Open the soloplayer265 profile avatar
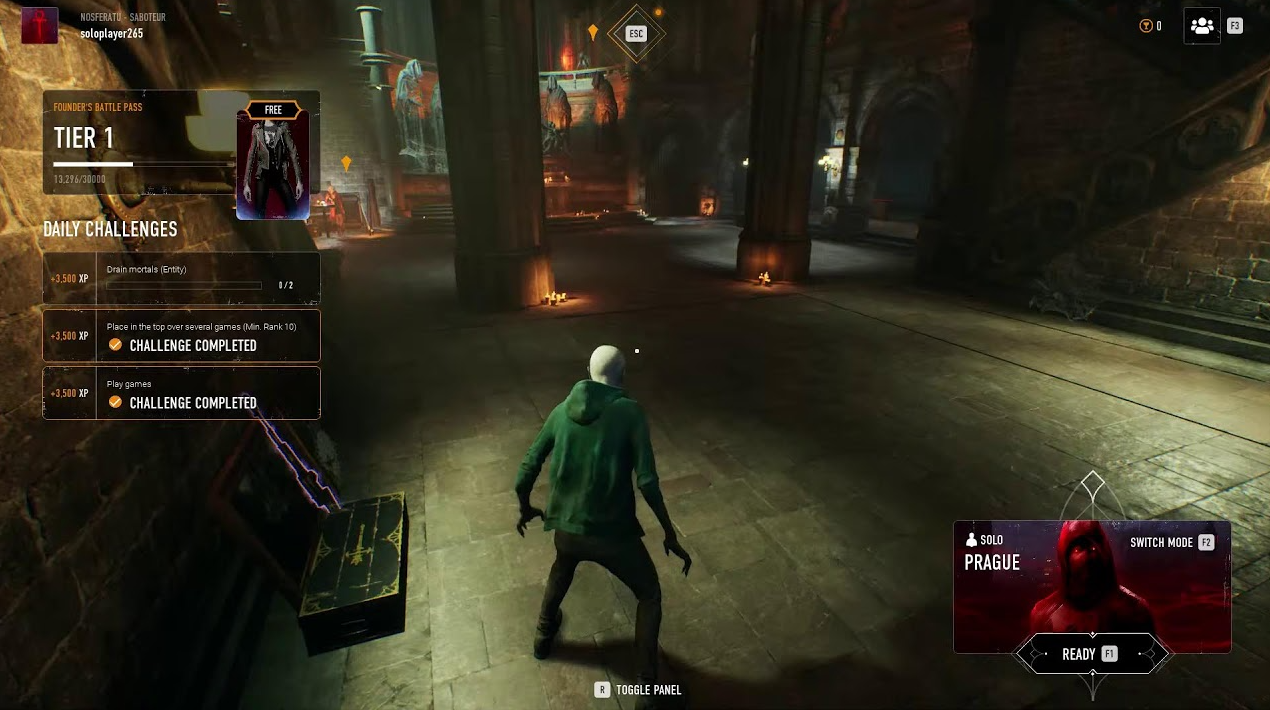The height and width of the screenshot is (710, 1270). click(x=40, y=26)
